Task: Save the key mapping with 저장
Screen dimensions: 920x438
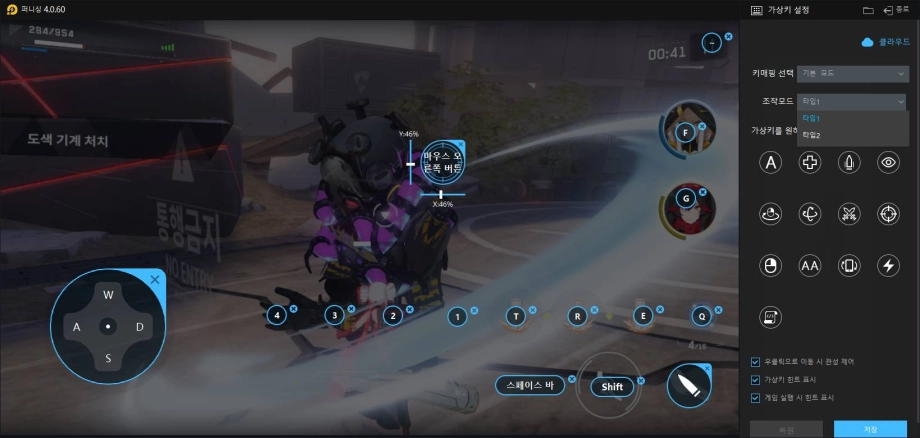Action: (x=870, y=429)
